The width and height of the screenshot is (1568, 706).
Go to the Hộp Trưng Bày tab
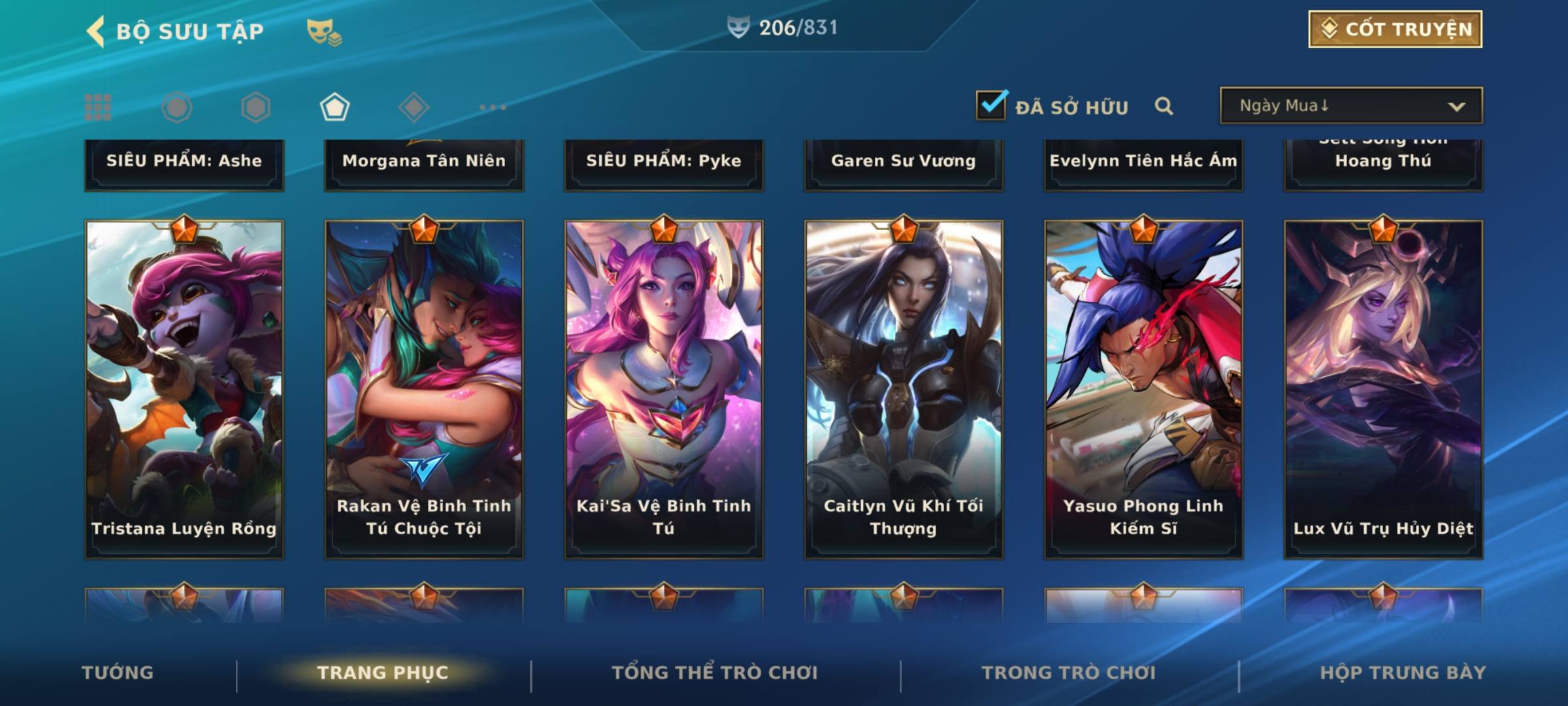(x=1403, y=673)
